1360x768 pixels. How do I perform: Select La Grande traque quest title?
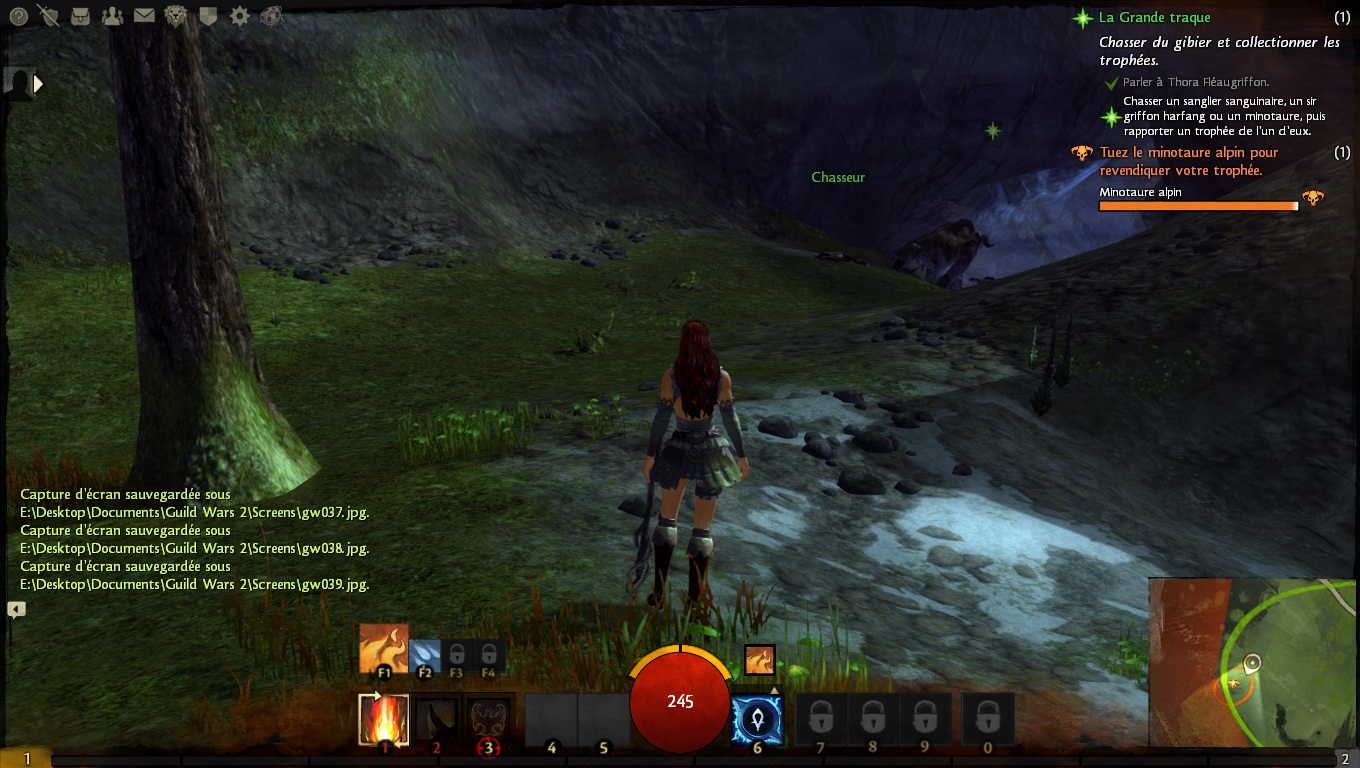pyautogui.click(x=1154, y=17)
